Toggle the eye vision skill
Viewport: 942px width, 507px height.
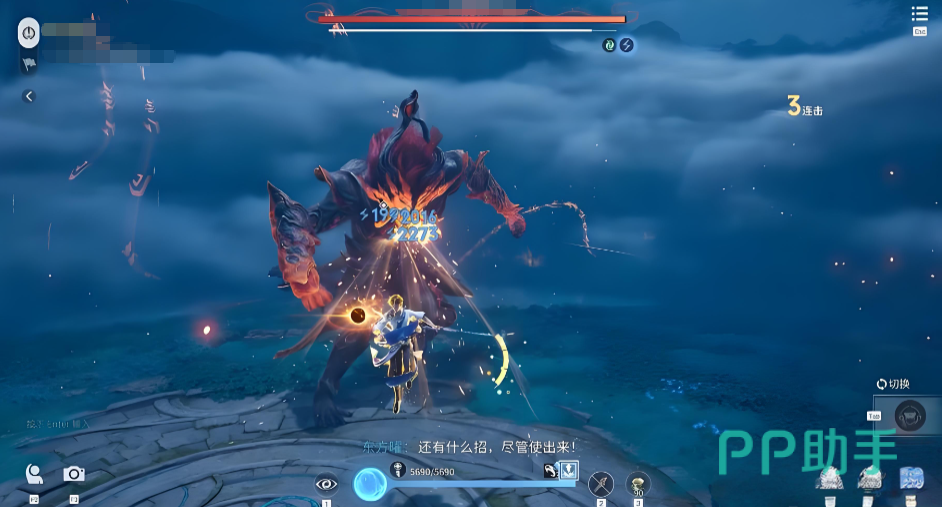tap(326, 484)
